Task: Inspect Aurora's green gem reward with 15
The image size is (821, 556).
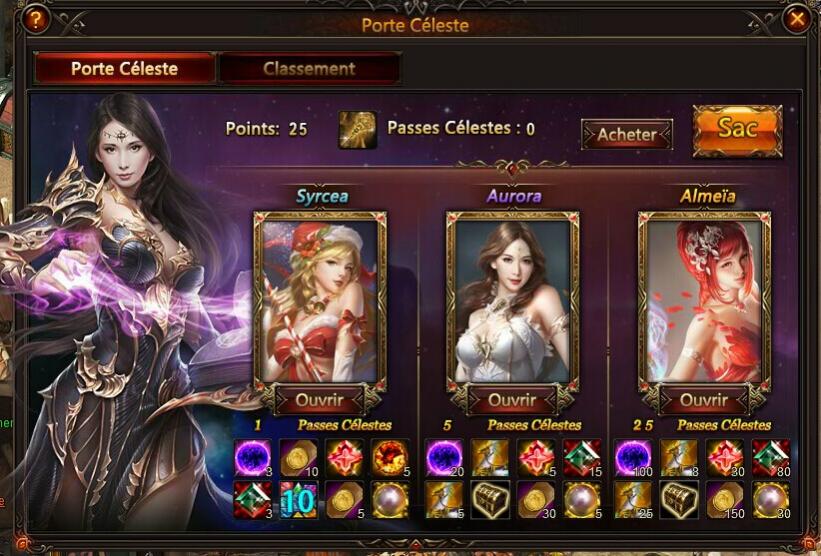Action: click(581, 457)
